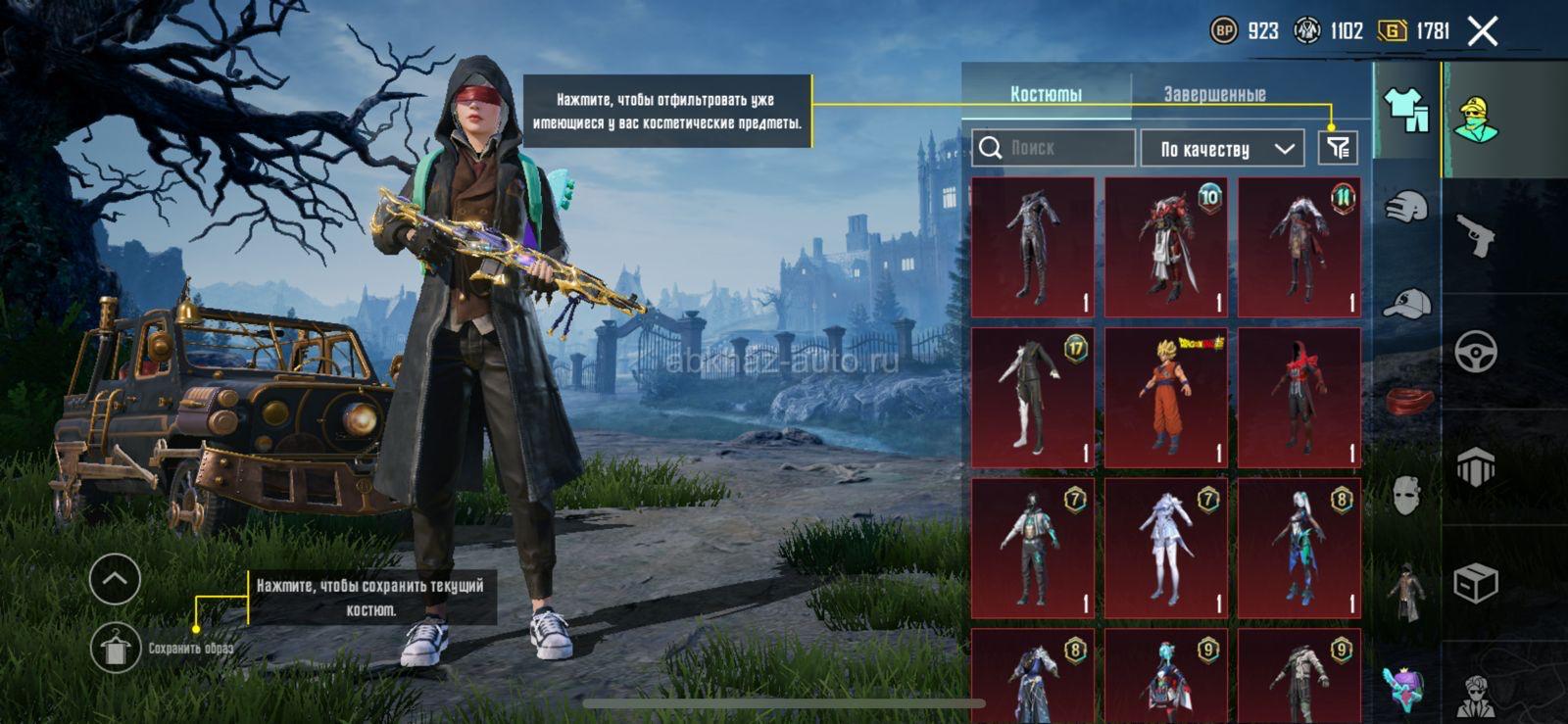Select the Goku orange outfit
Image resolution: width=1568 pixels, height=724 pixels.
(x=1166, y=397)
